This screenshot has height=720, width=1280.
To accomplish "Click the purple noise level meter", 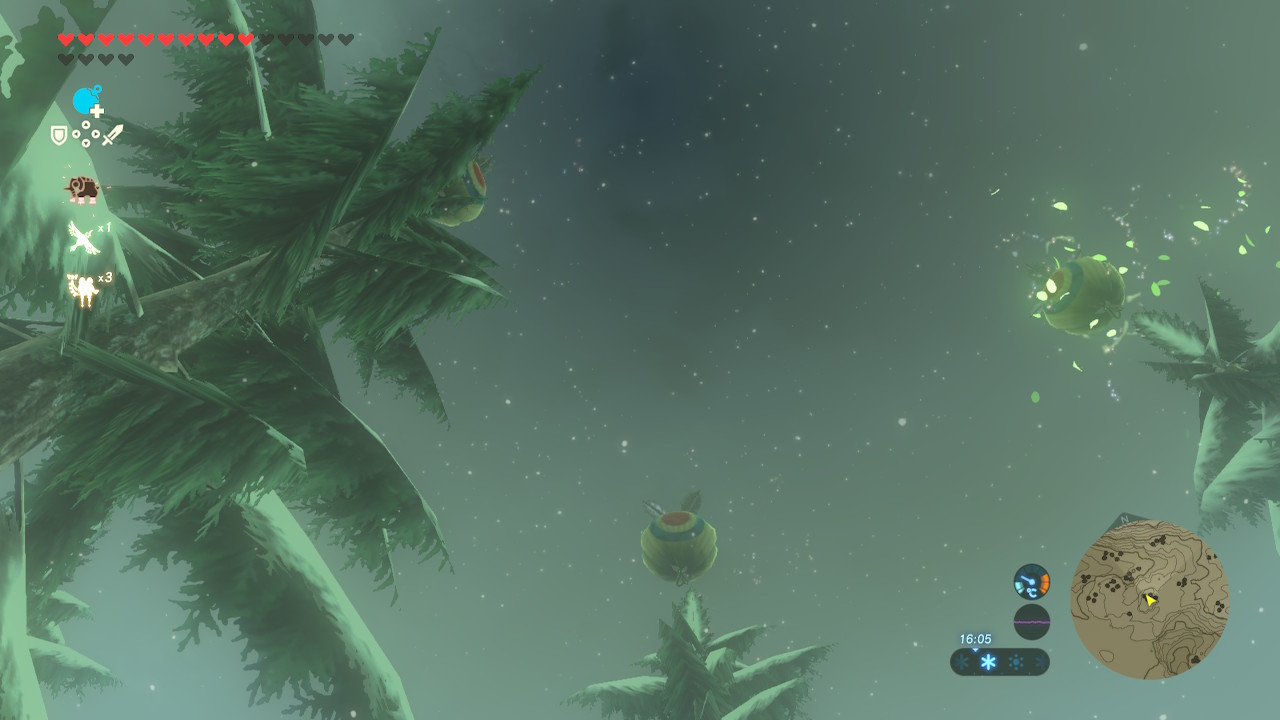I will [x=1031, y=622].
